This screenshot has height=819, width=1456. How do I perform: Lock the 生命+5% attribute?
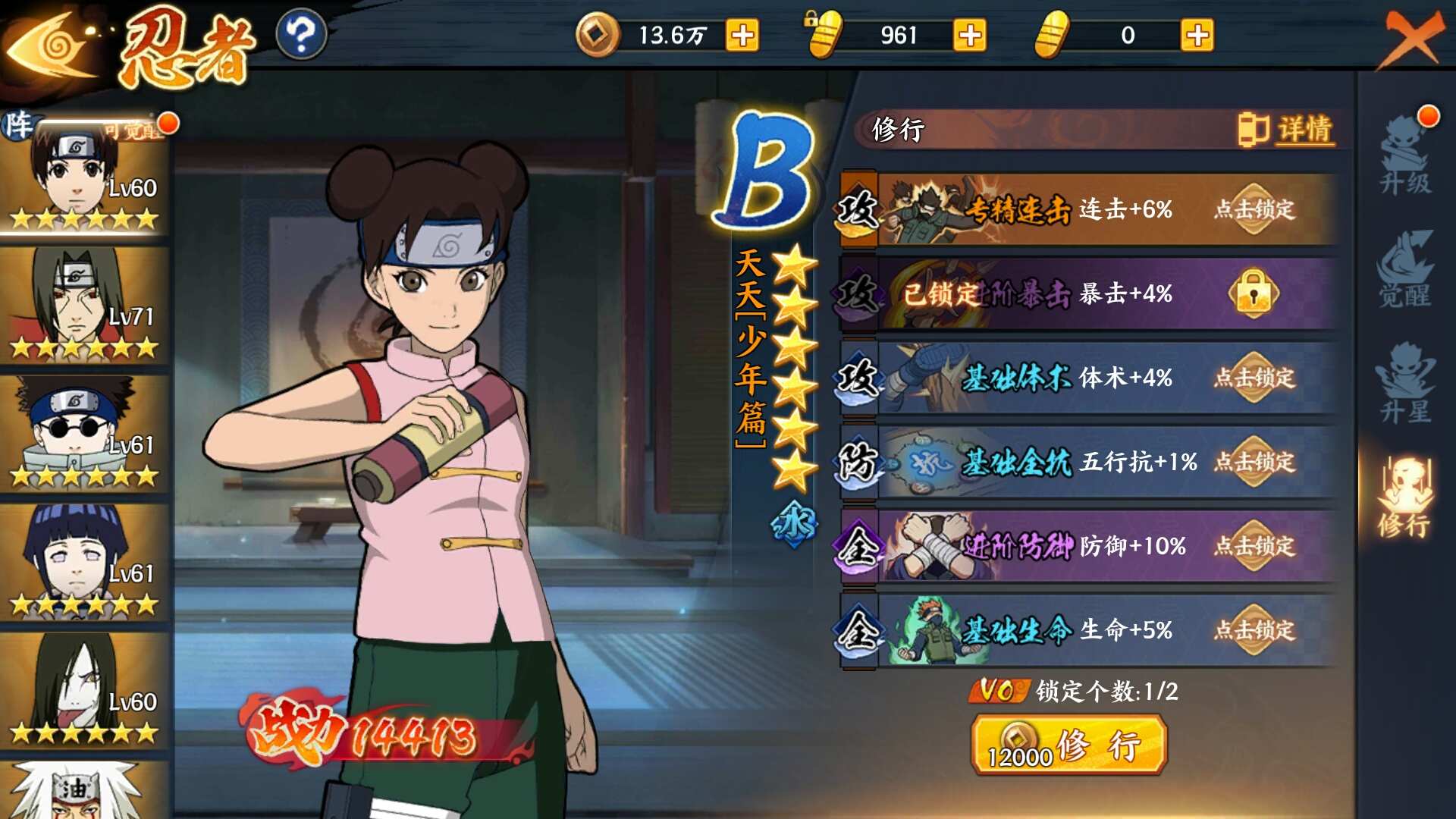[x=1254, y=630]
